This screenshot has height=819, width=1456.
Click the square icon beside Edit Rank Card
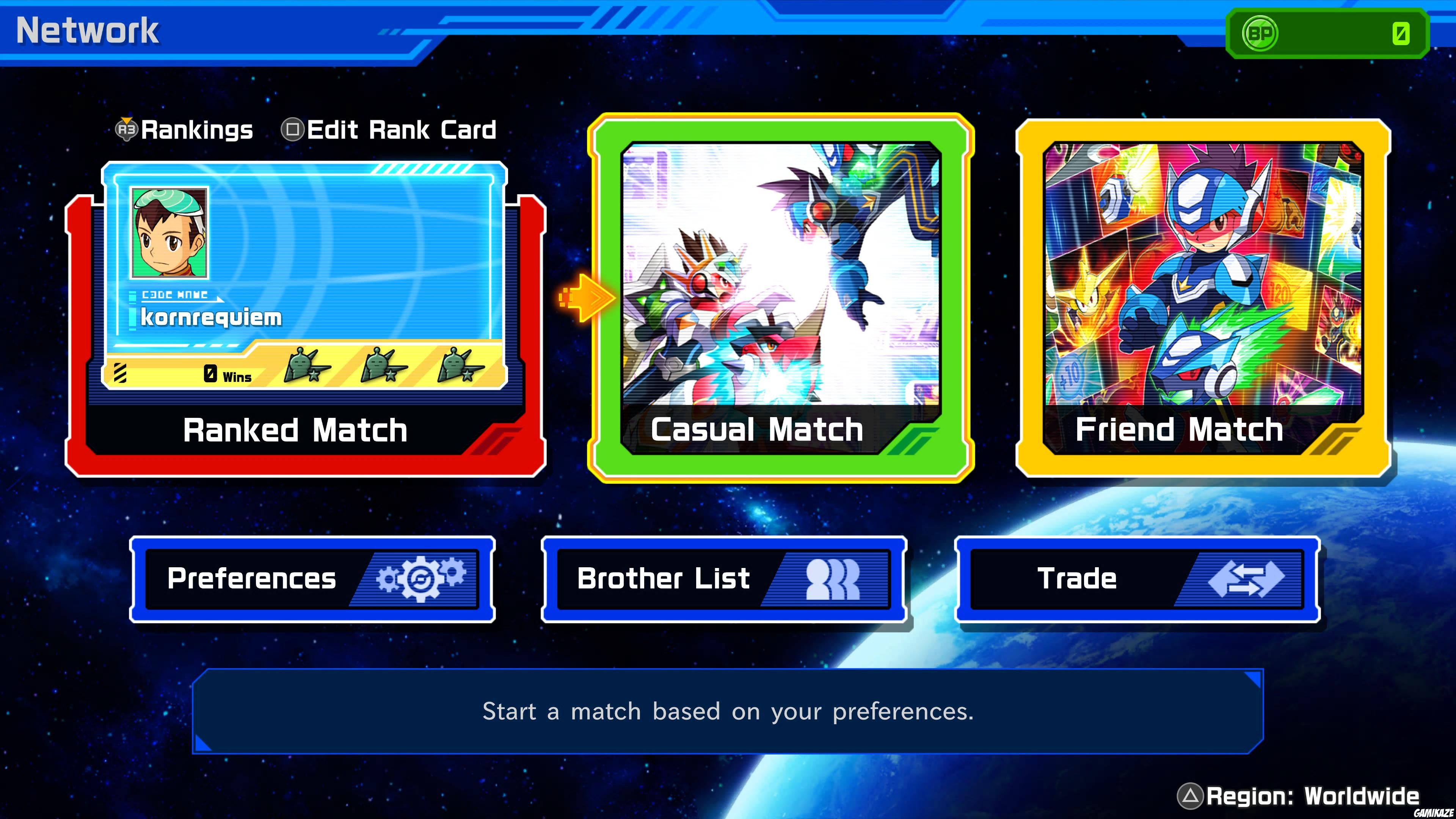[x=293, y=129]
